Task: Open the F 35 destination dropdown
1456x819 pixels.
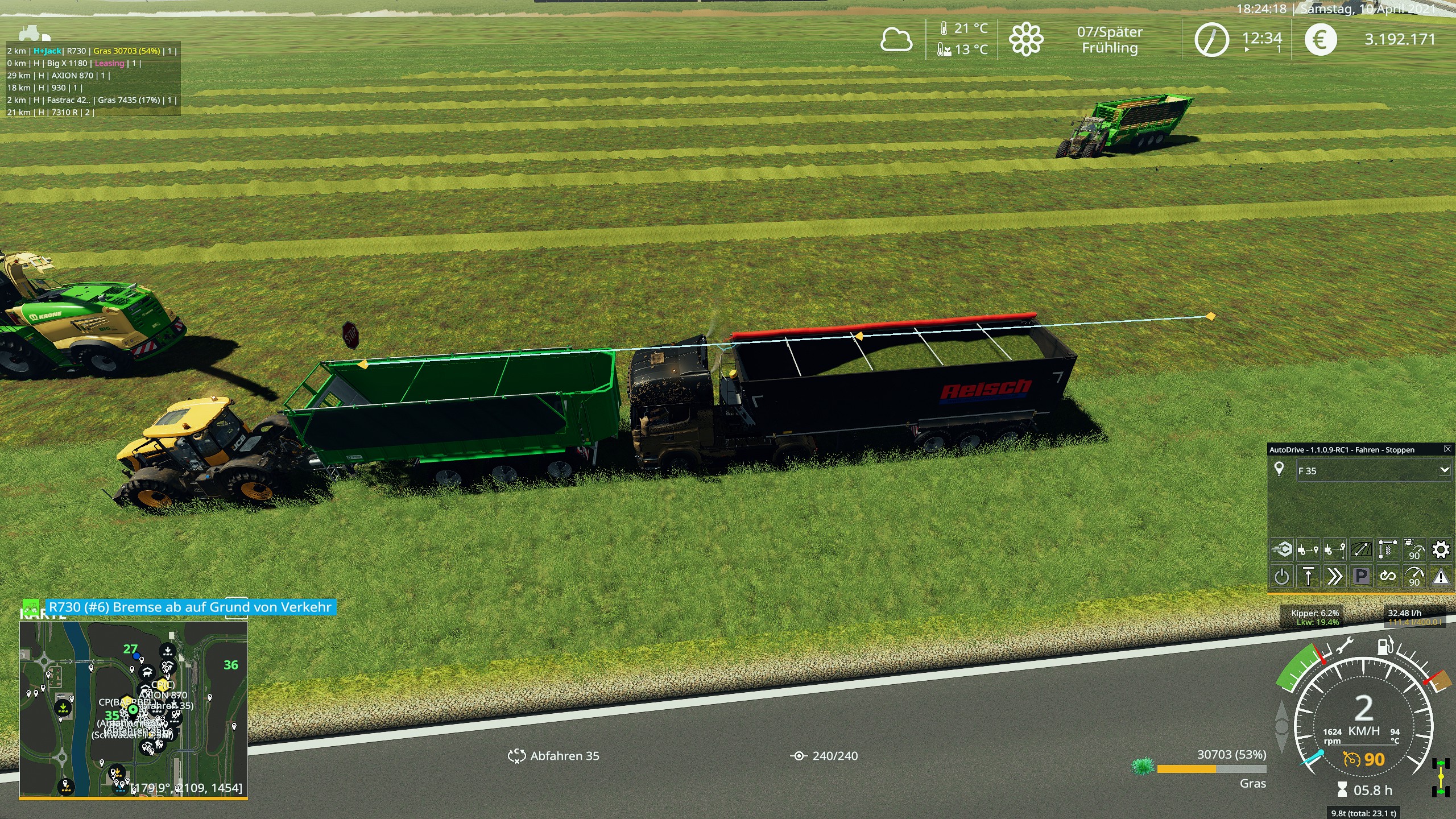Action: point(1444,470)
